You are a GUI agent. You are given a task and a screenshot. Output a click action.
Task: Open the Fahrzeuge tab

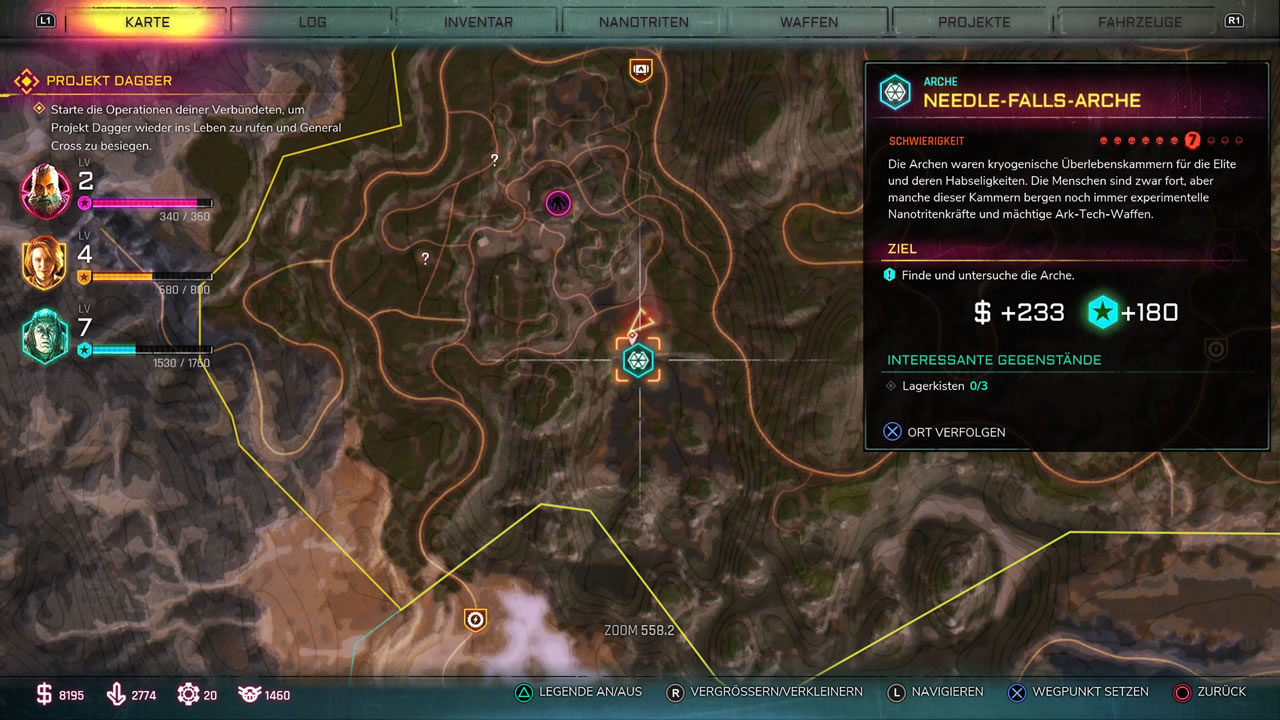pyautogui.click(x=1140, y=21)
